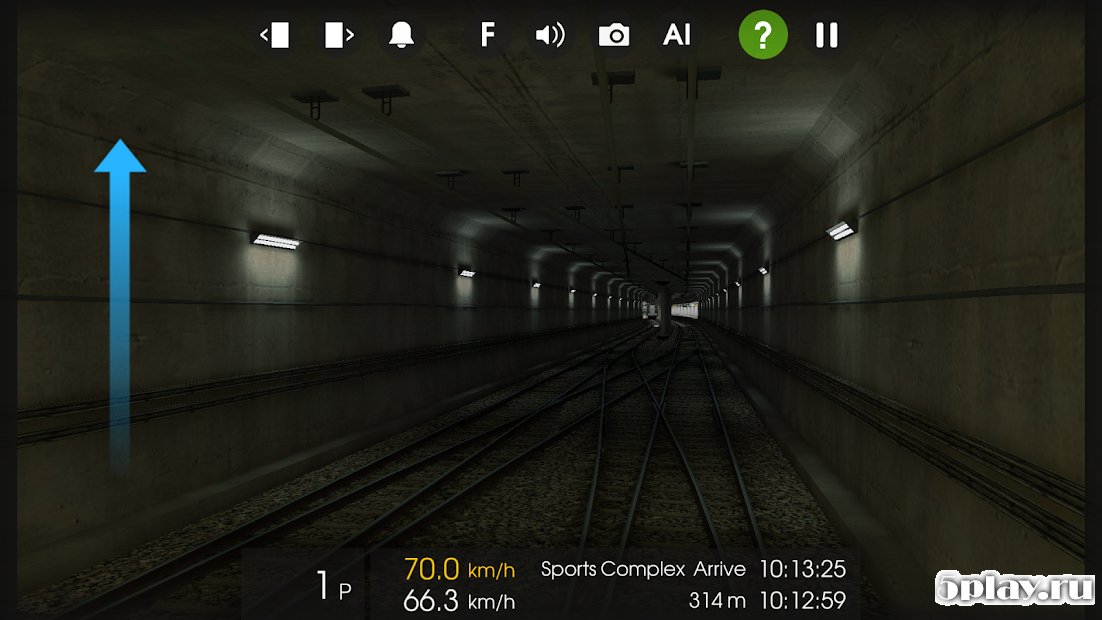Screen dimensions: 1102x620
Task: Open the right-side doors
Action: (x=338, y=36)
